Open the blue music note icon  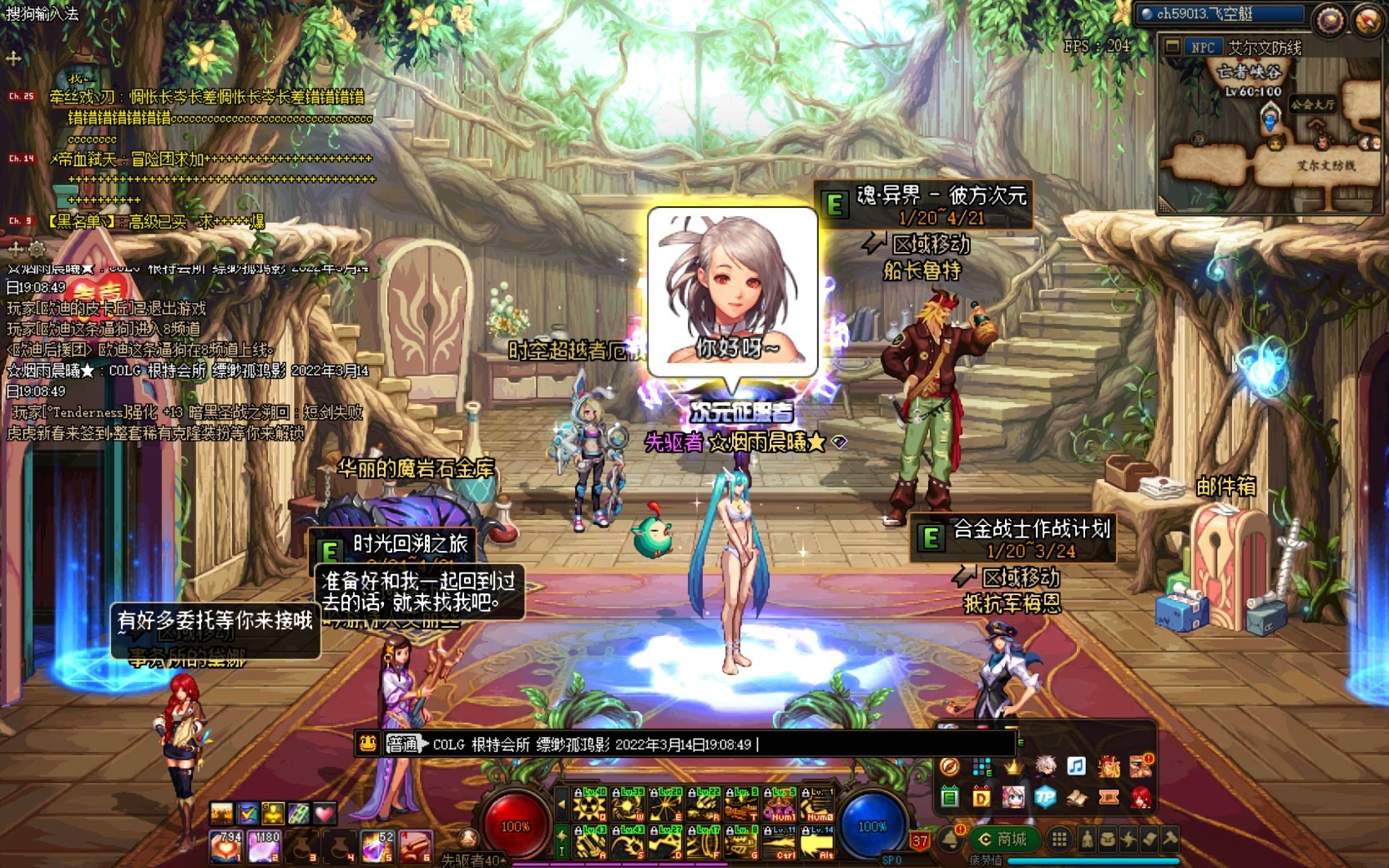click(1076, 766)
